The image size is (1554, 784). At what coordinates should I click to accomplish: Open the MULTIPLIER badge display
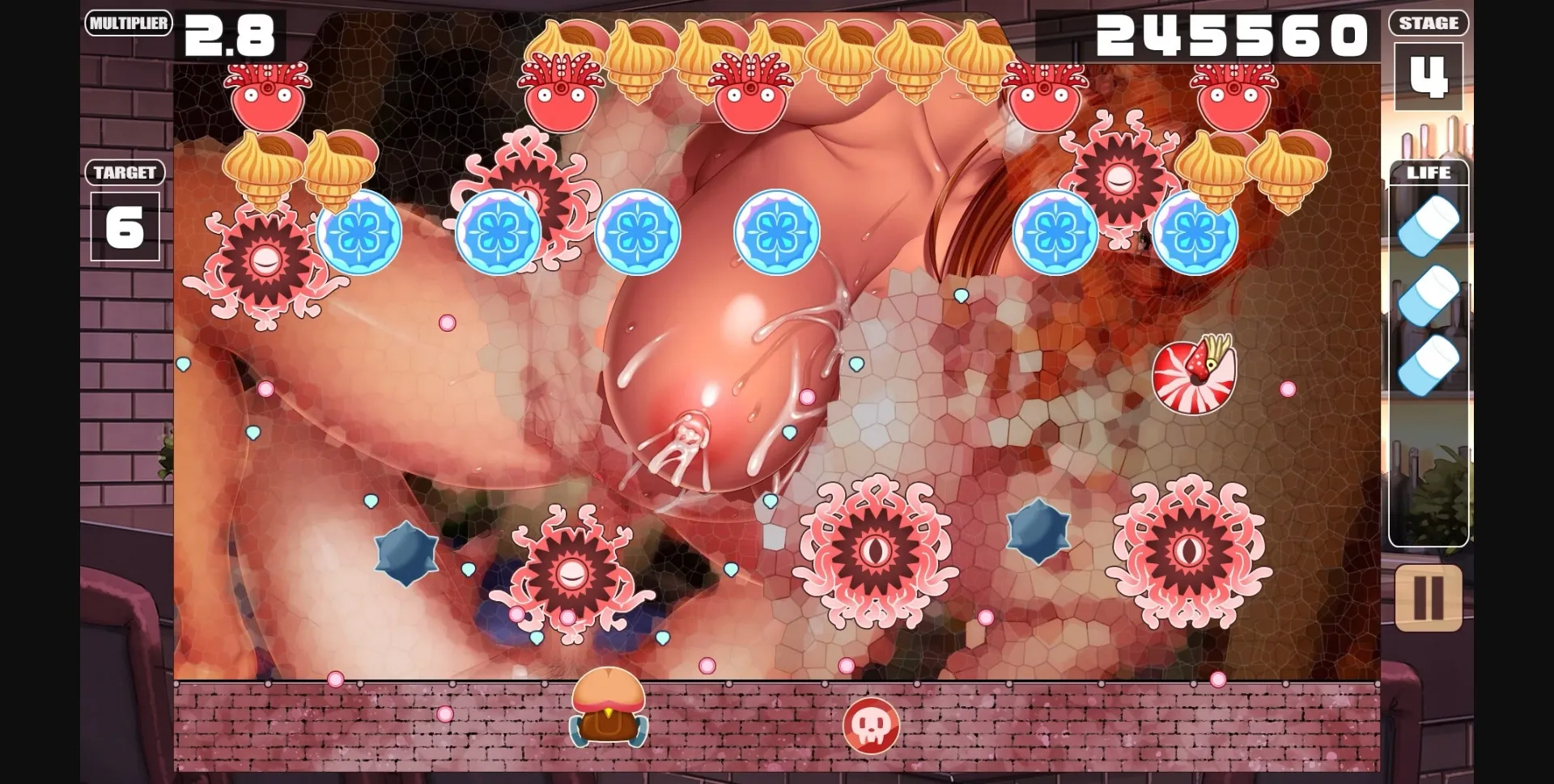128,23
